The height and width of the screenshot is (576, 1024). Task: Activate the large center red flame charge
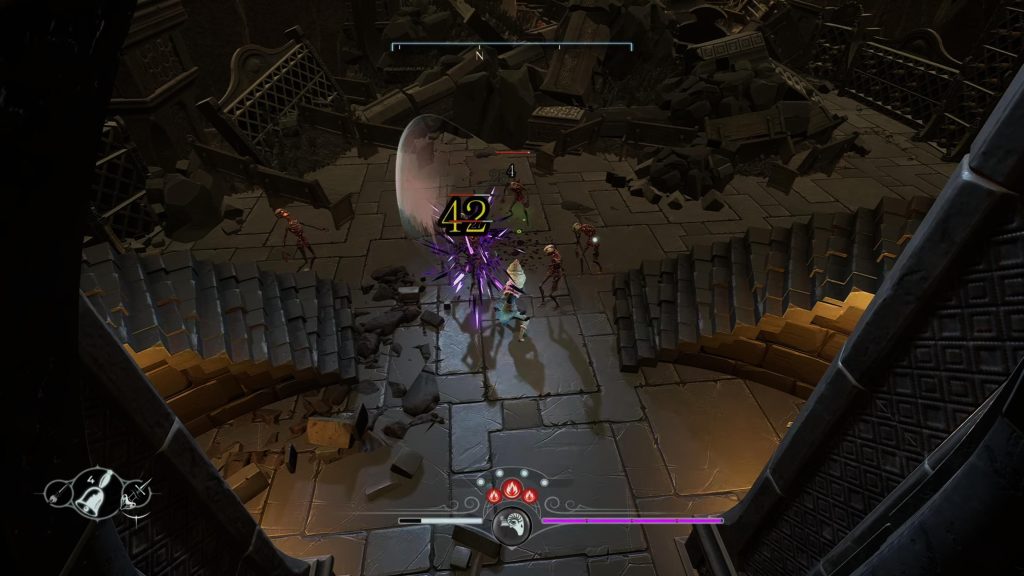512,491
